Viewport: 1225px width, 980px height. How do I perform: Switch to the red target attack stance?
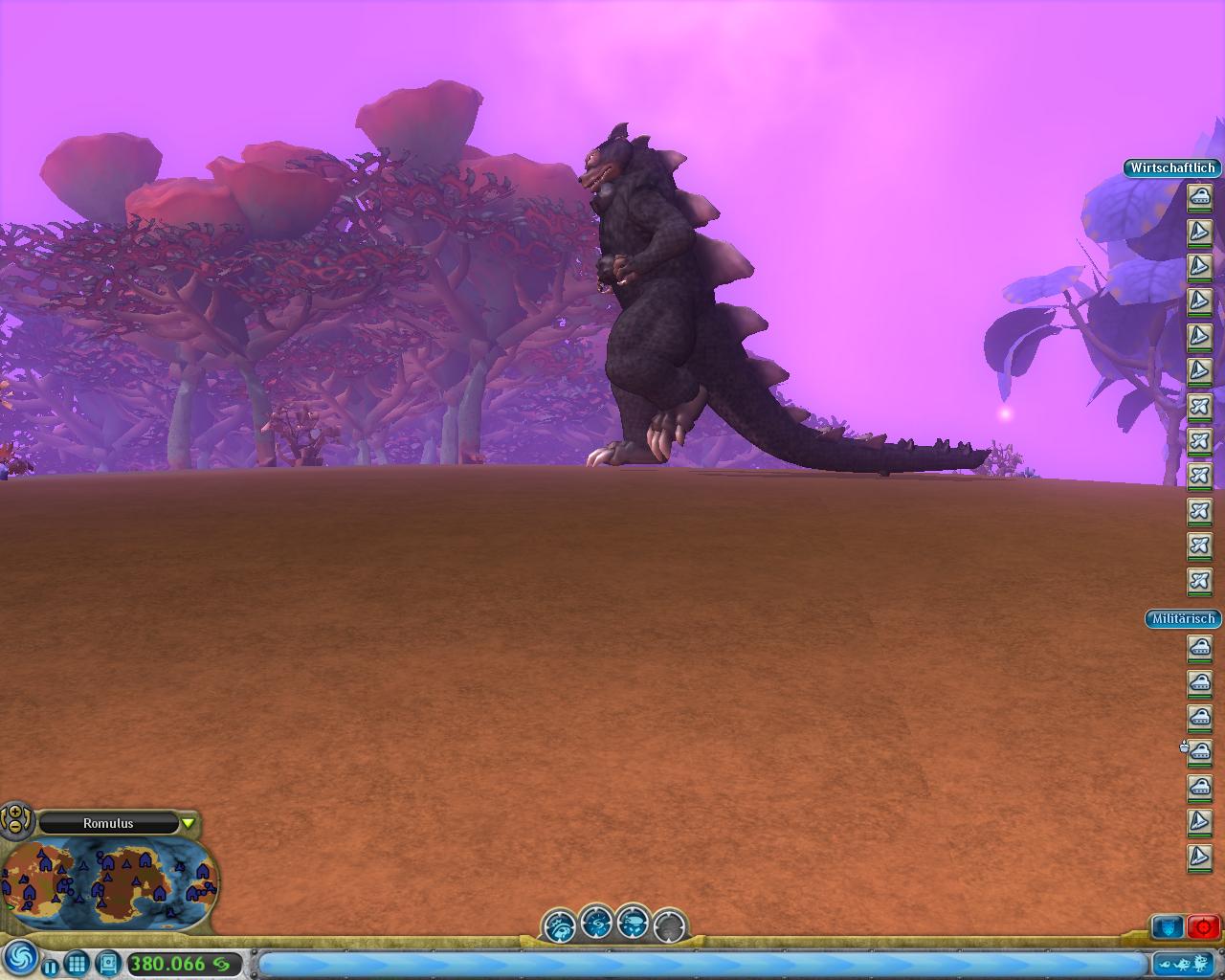[1203, 926]
